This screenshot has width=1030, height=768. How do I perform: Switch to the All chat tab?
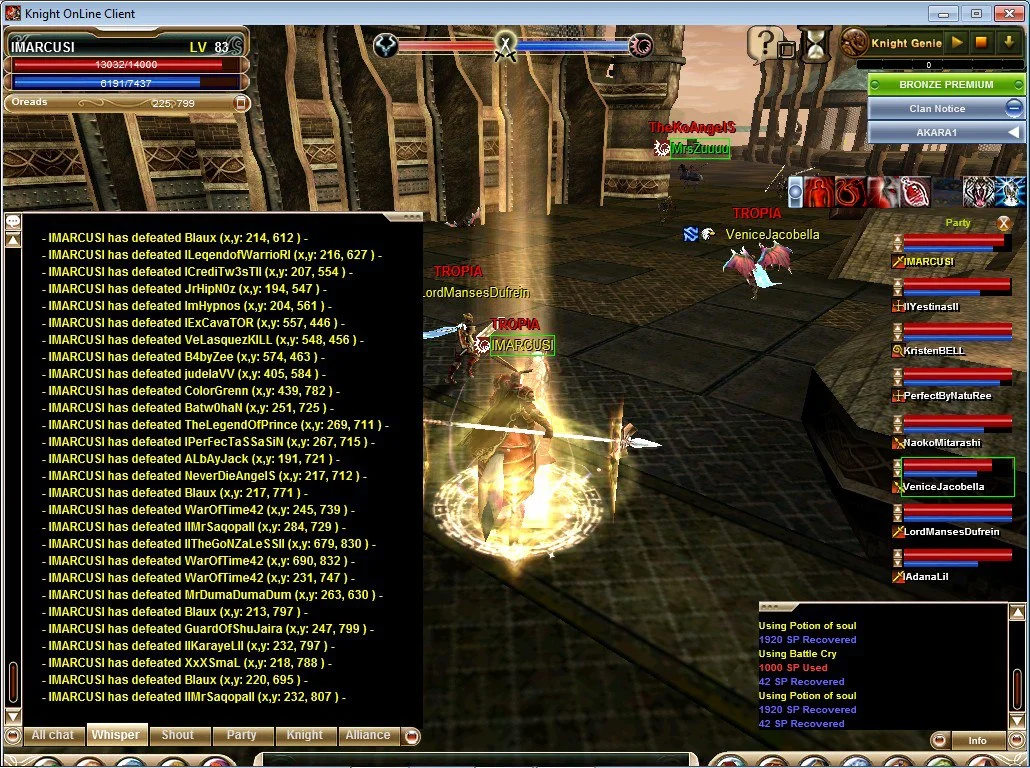tap(53, 735)
